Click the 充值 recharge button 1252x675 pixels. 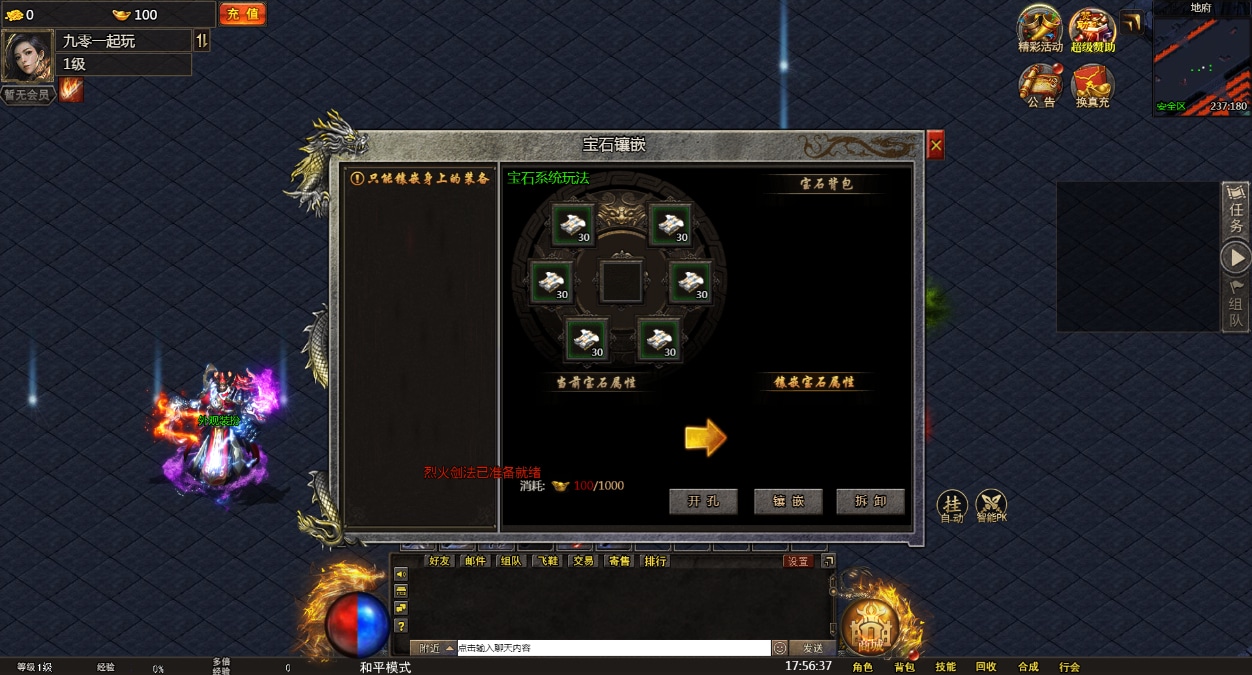242,14
